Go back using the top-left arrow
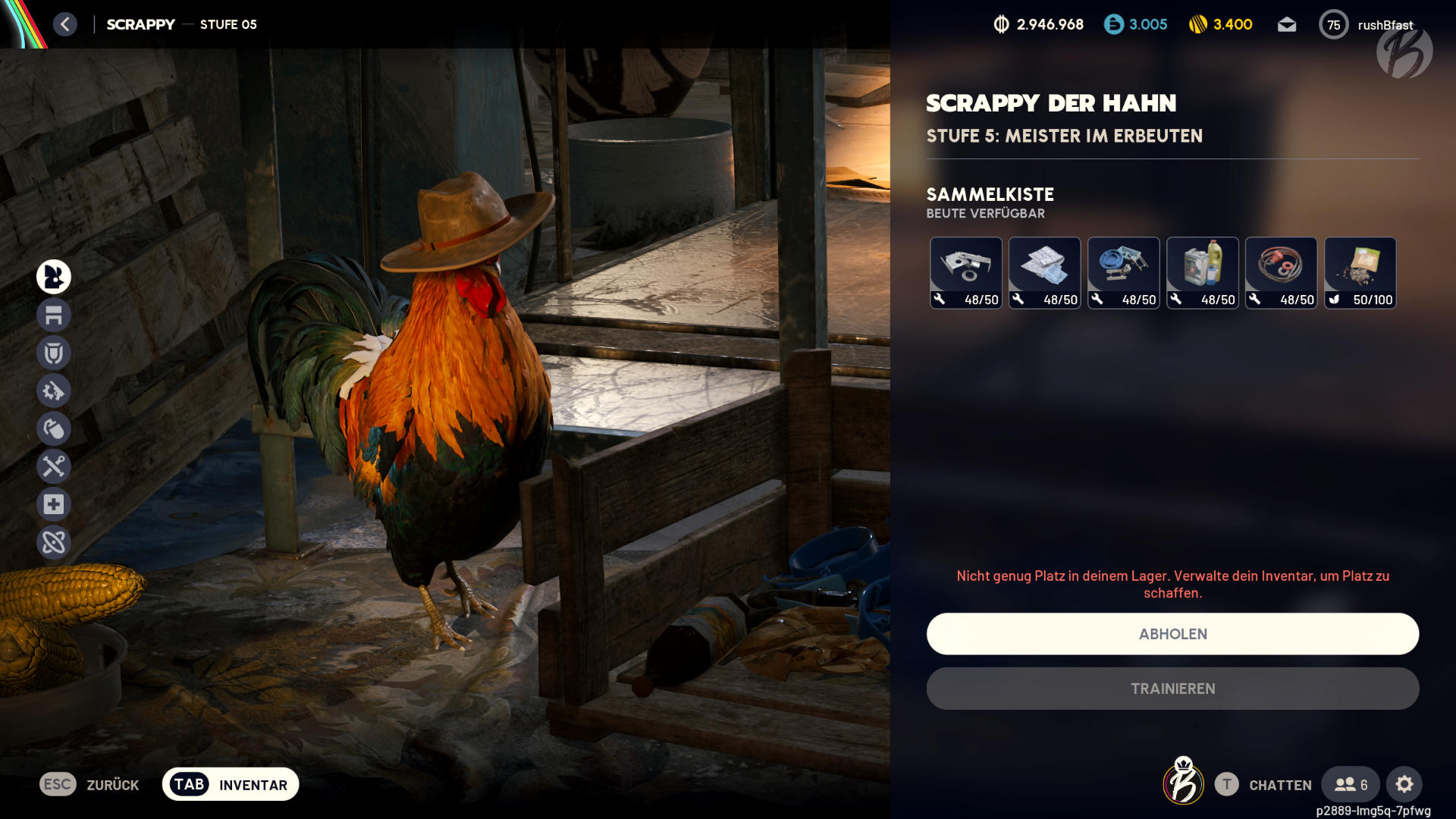 [x=65, y=24]
